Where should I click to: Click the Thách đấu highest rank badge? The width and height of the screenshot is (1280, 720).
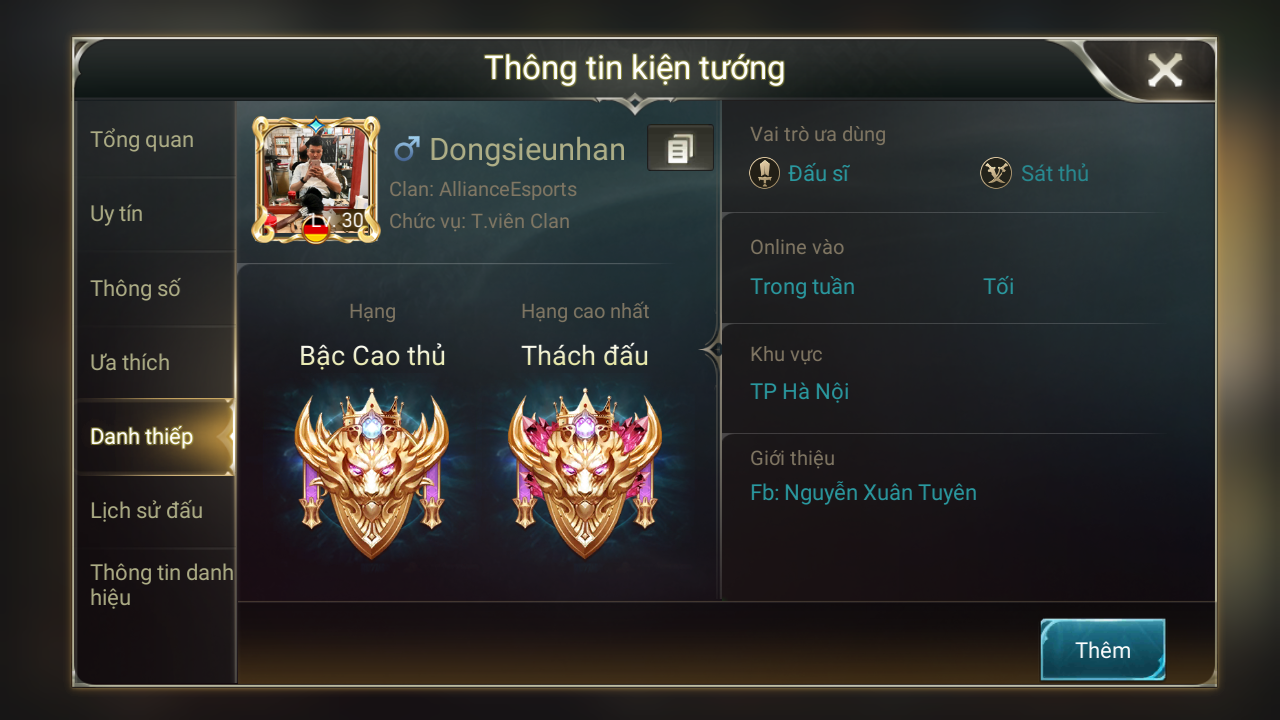click(585, 470)
